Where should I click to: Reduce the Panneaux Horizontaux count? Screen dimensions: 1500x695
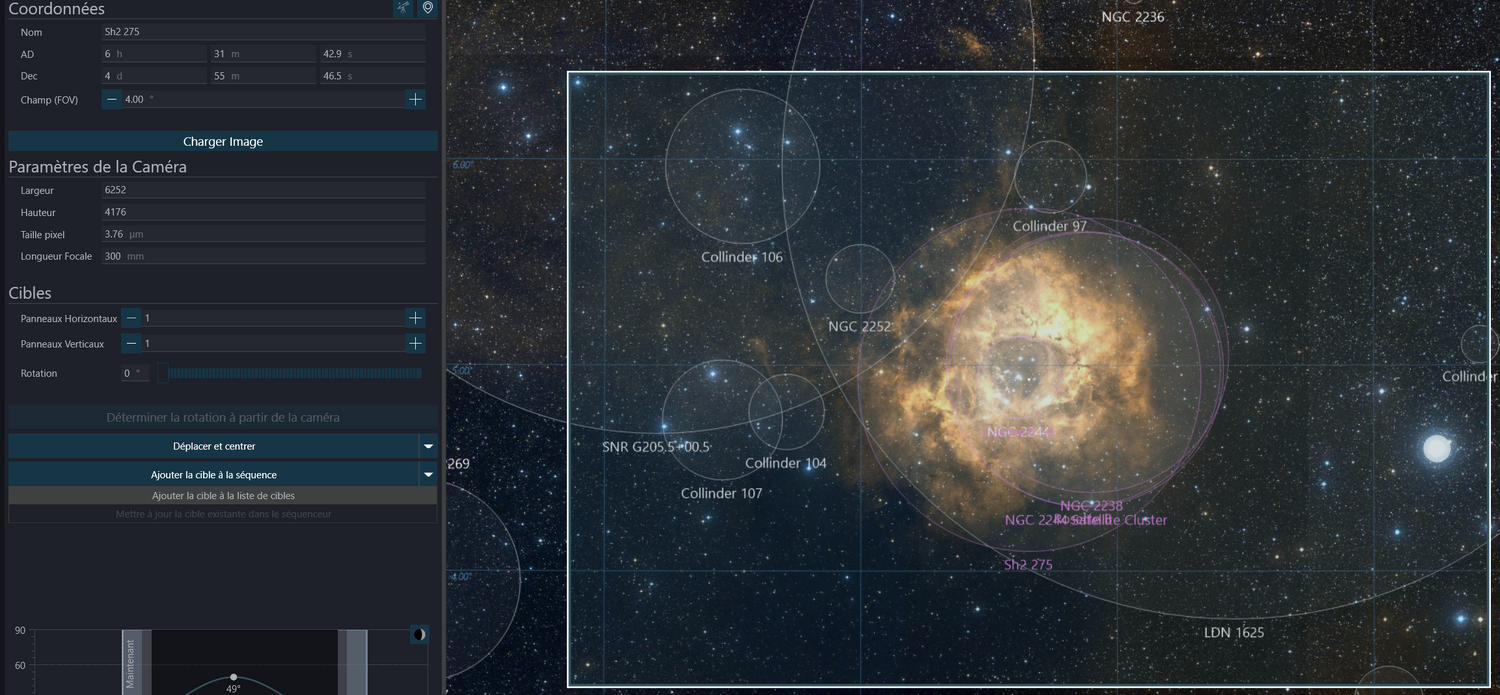(x=131, y=318)
